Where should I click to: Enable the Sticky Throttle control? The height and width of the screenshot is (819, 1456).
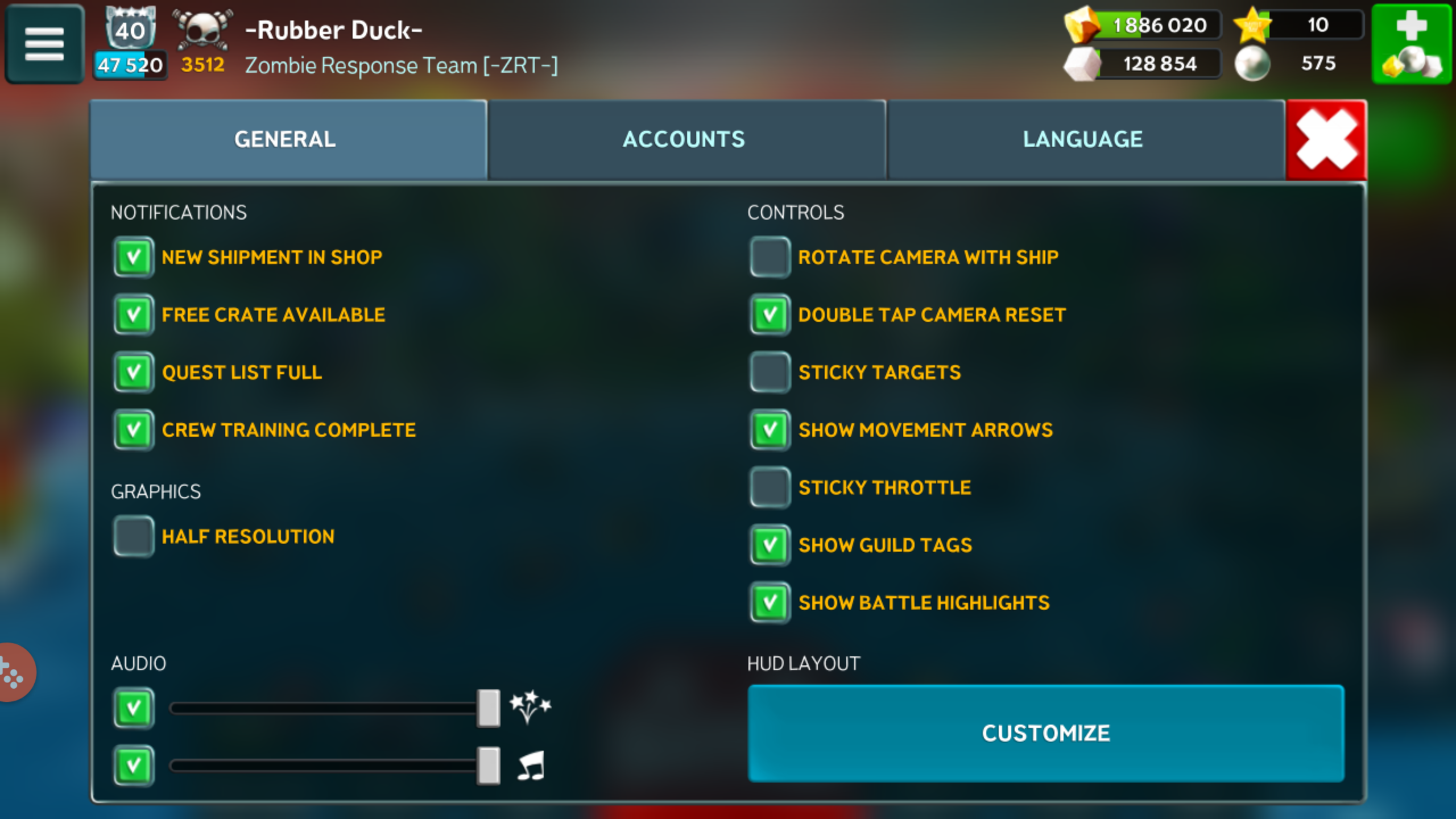(770, 487)
